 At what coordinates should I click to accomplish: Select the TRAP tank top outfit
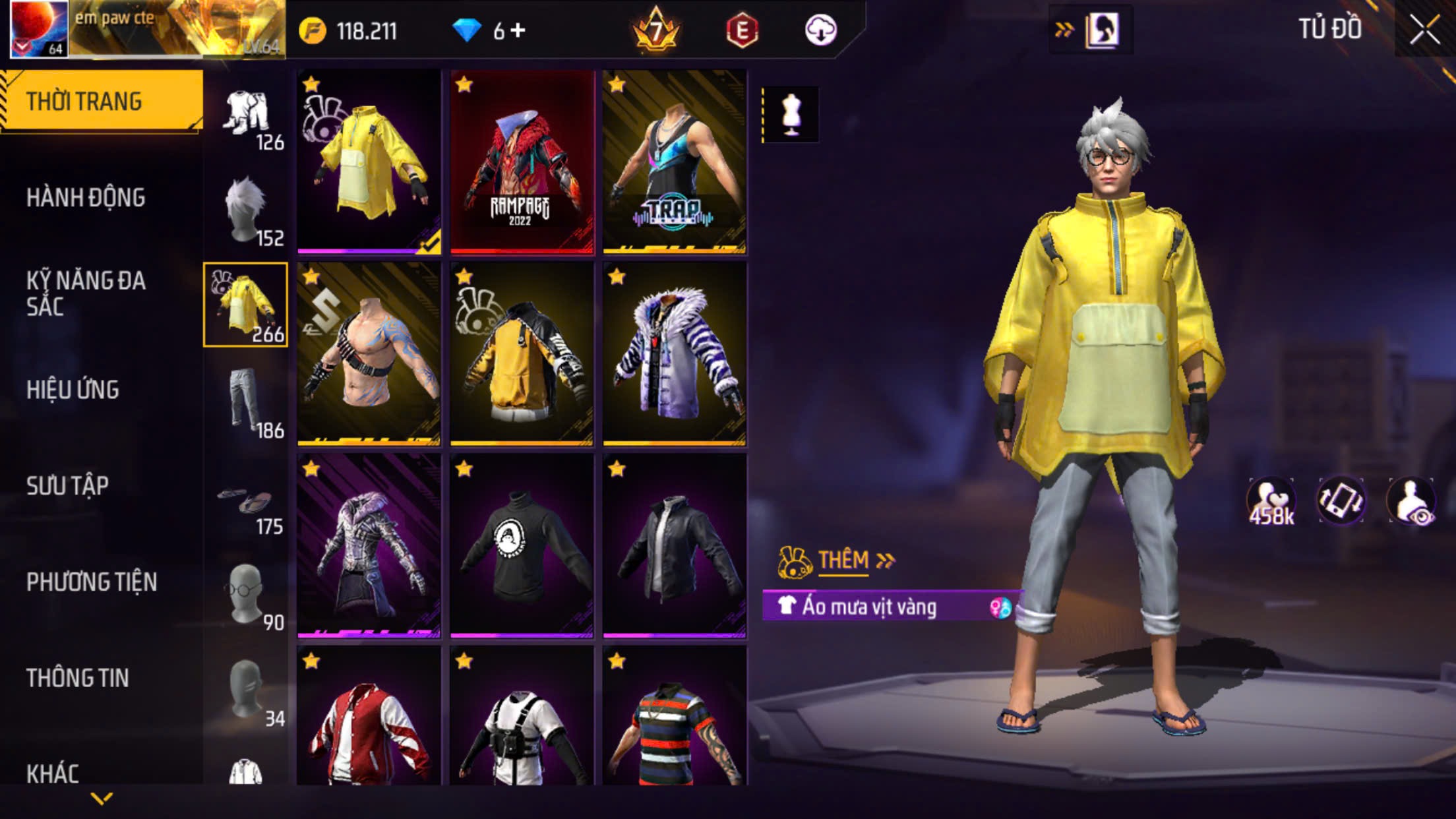[675, 162]
